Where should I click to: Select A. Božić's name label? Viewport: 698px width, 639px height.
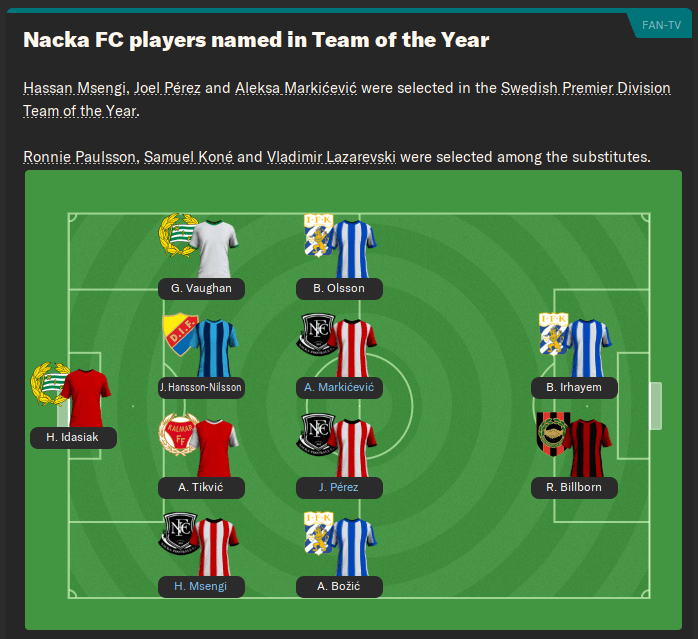(339, 586)
